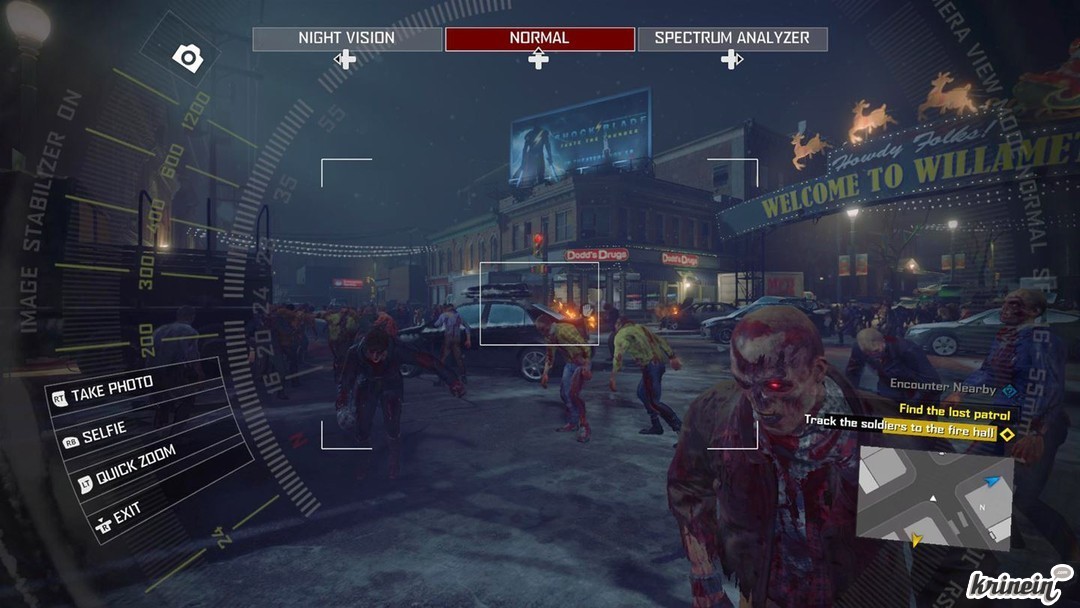Screen dimensions: 1080x608
Task: Select the Selfie option
Action: 104,433
